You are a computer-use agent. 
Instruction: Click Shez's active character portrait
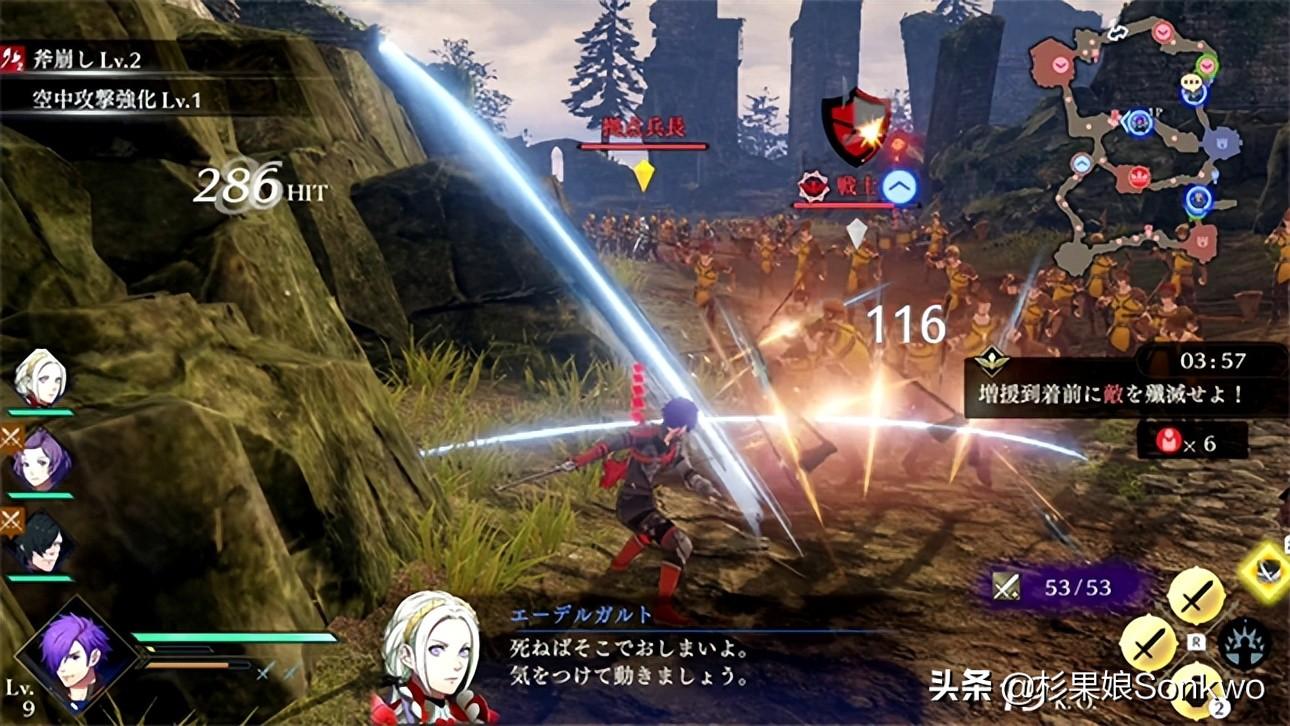pos(75,652)
